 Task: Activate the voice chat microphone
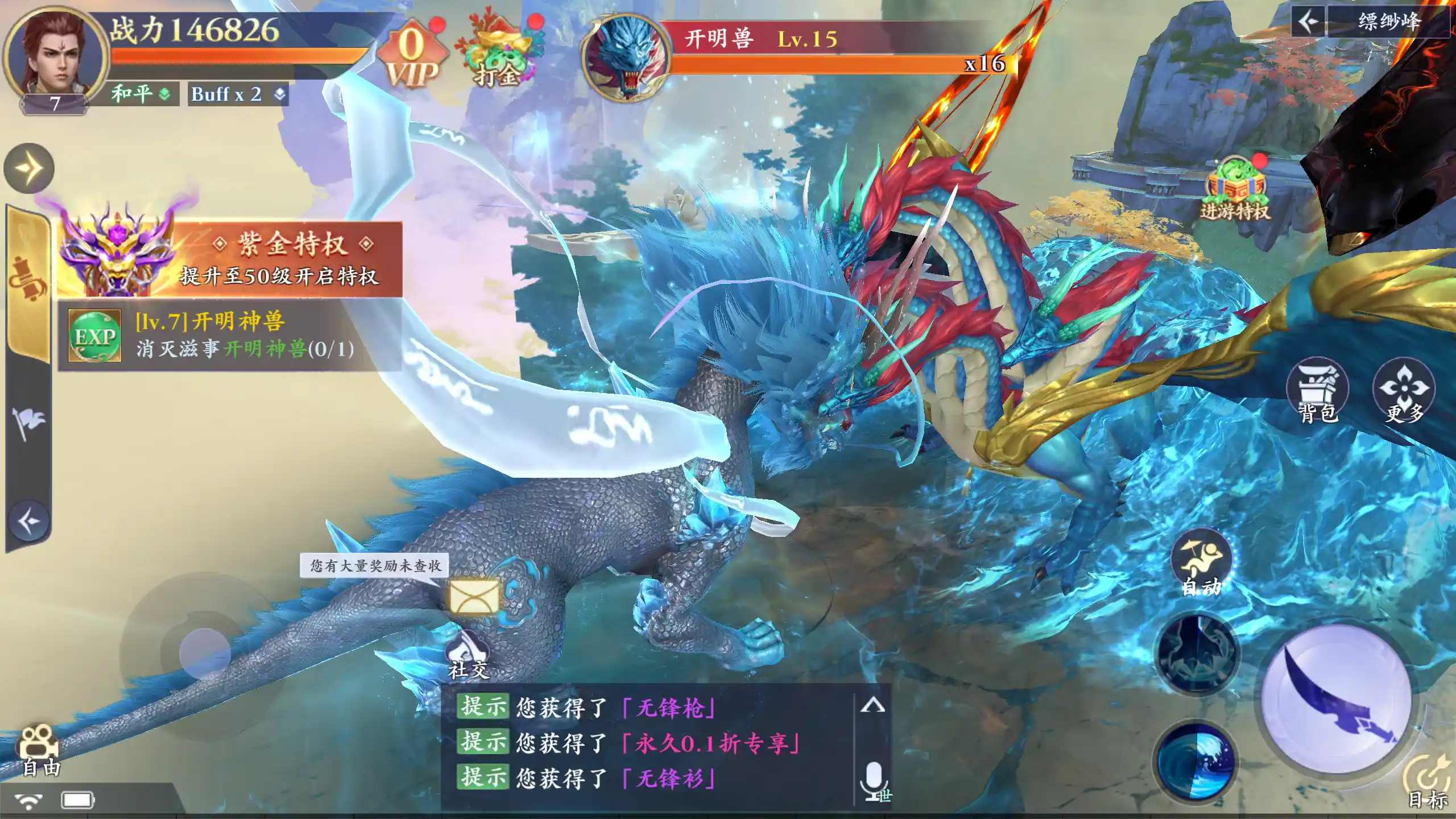874,782
